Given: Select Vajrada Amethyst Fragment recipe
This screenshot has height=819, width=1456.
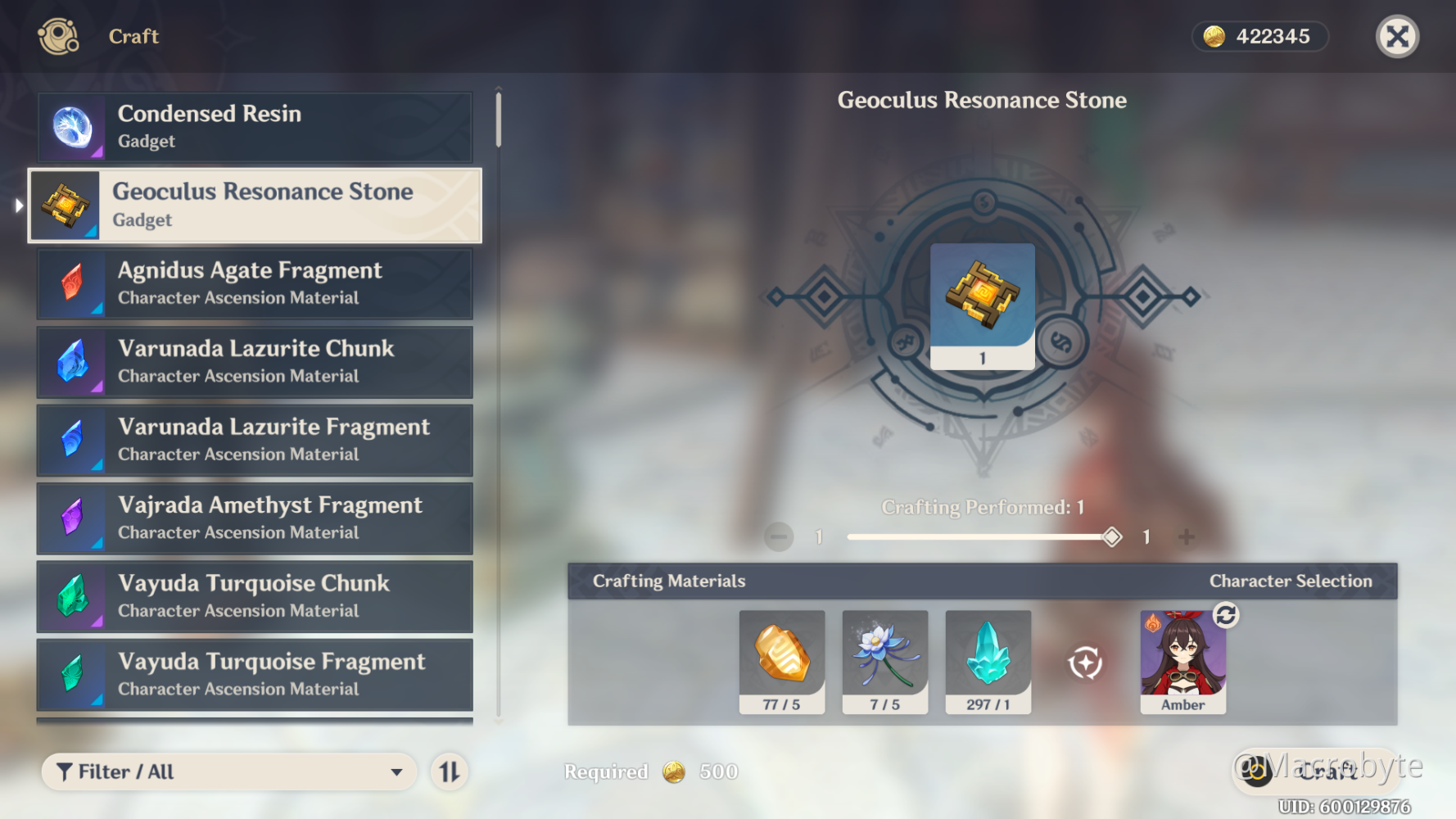Looking at the screenshot, I should (255, 518).
